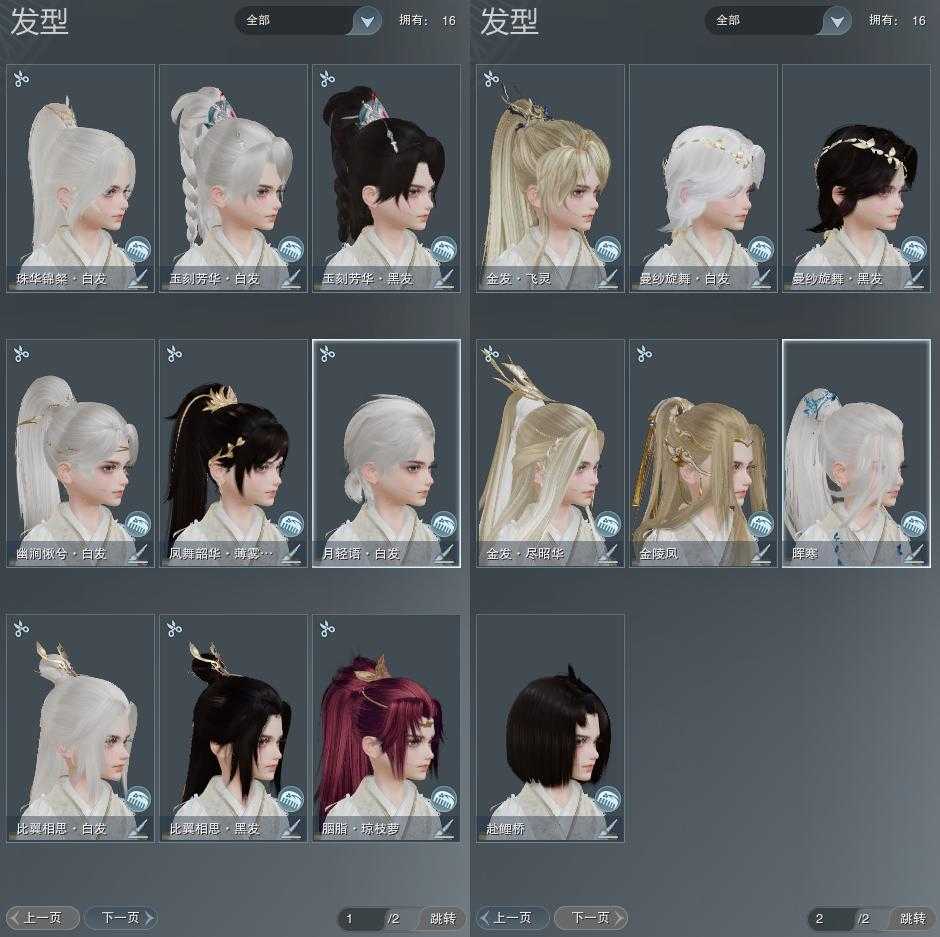Pick the 曼纱旋舞·白发 short hairstyle
940x937 pixels.
[703, 178]
